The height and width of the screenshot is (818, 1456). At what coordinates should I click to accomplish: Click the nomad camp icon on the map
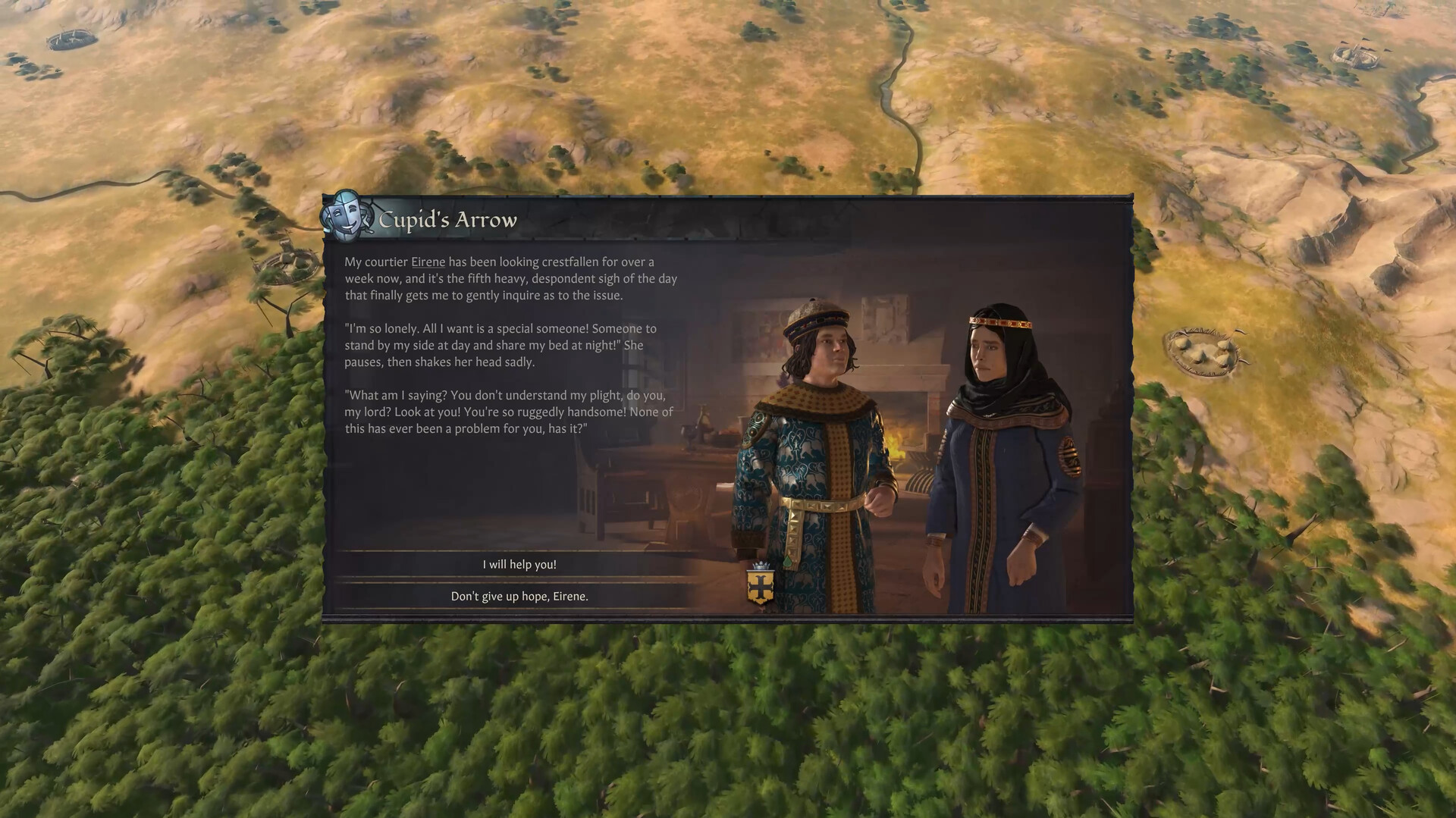(1203, 349)
